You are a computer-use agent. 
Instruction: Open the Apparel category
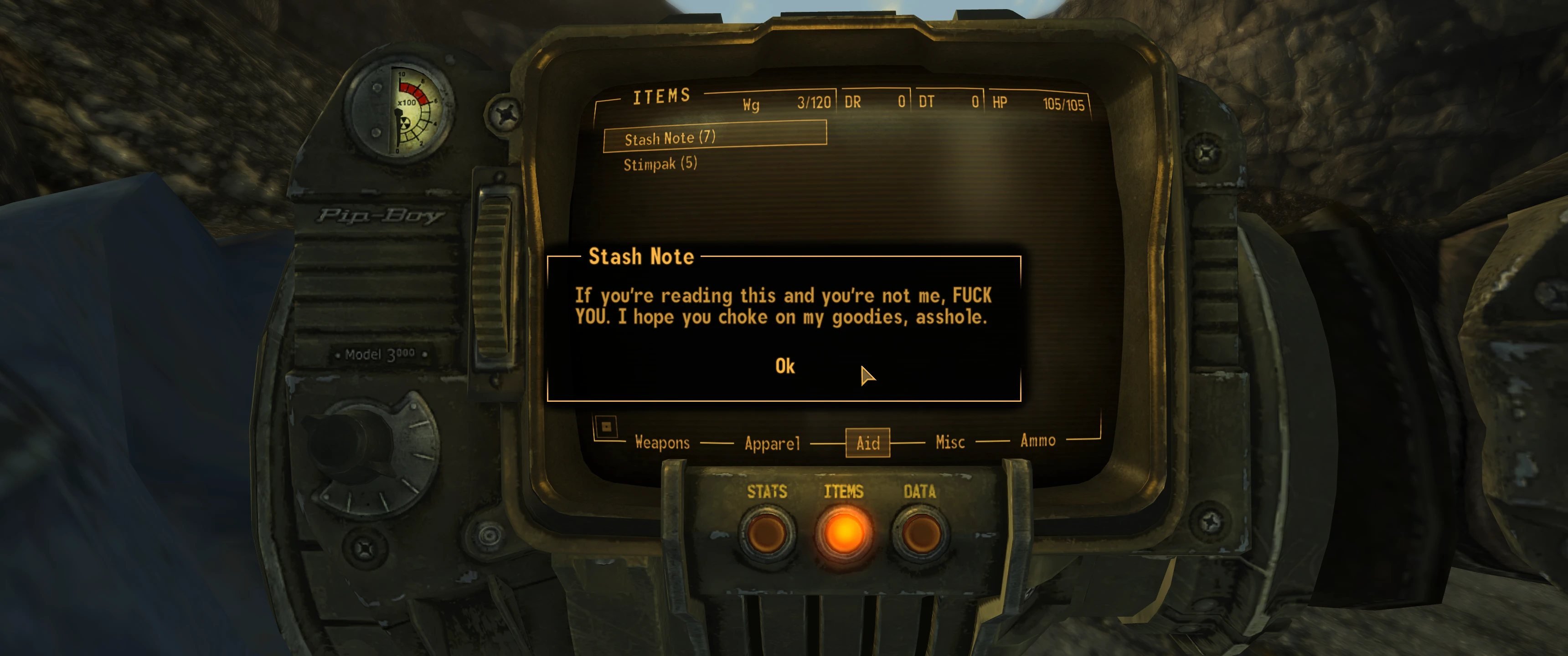[772, 443]
